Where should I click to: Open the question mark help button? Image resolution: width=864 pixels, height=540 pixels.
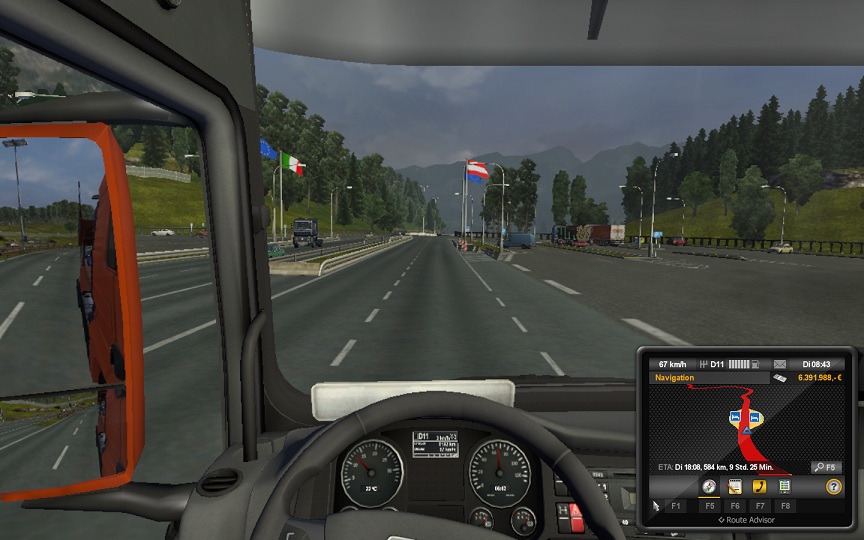click(833, 486)
